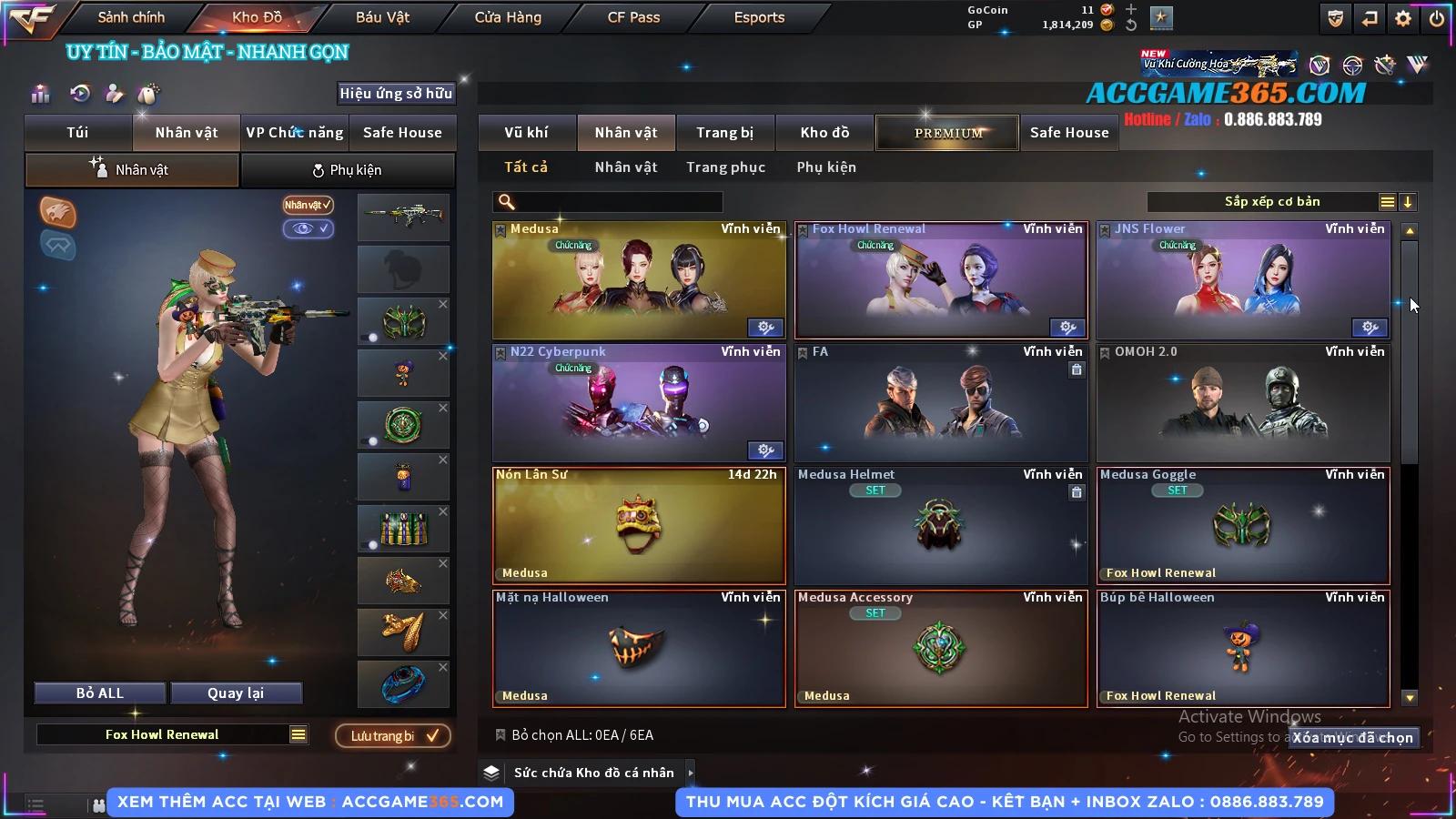Open settings via the gear icon

[x=1403, y=18]
